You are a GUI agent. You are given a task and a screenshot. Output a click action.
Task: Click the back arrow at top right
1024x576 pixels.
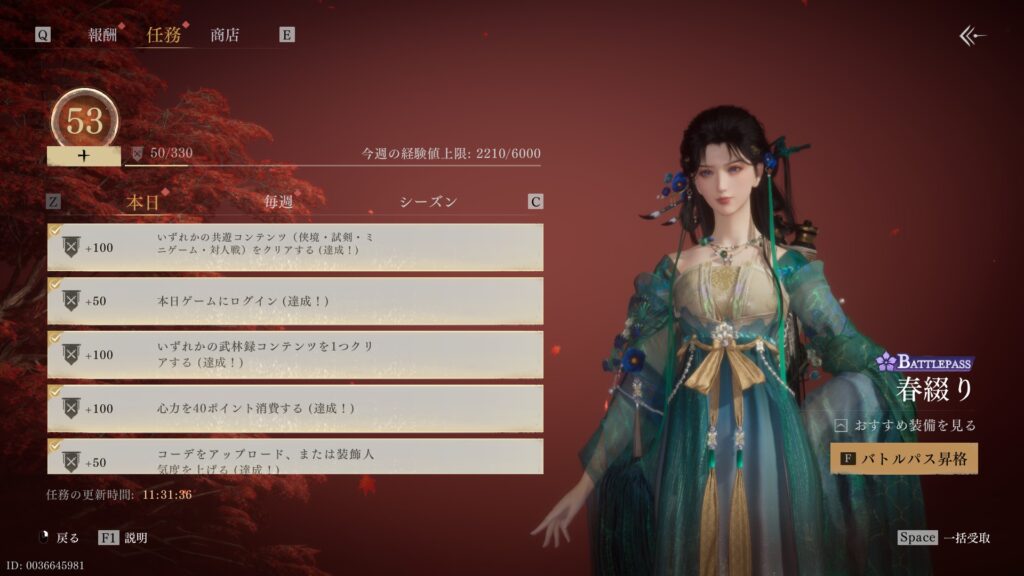point(972,36)
